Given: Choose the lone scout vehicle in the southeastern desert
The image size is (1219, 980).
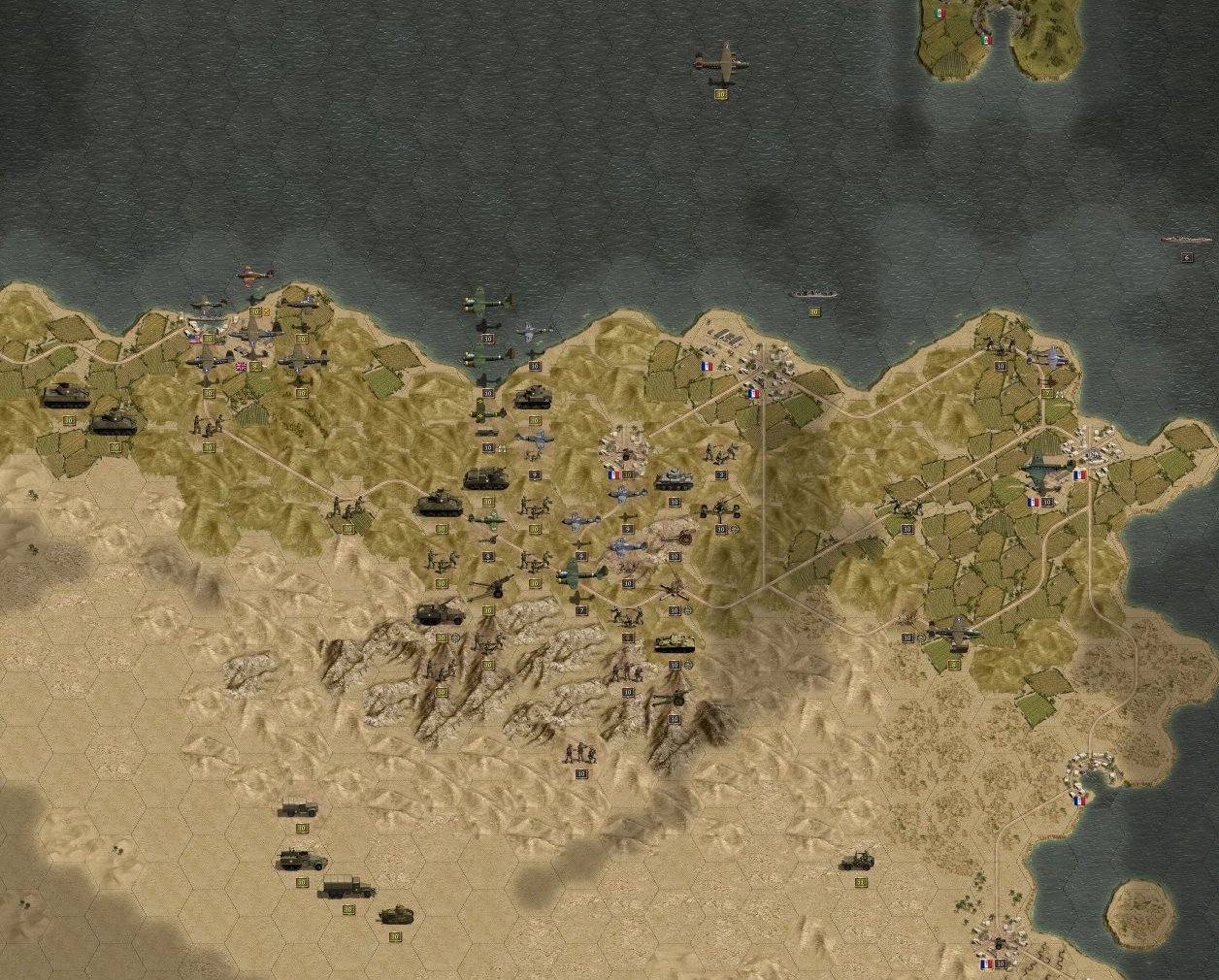Looking at the screenshot, I should click(860, 860).
